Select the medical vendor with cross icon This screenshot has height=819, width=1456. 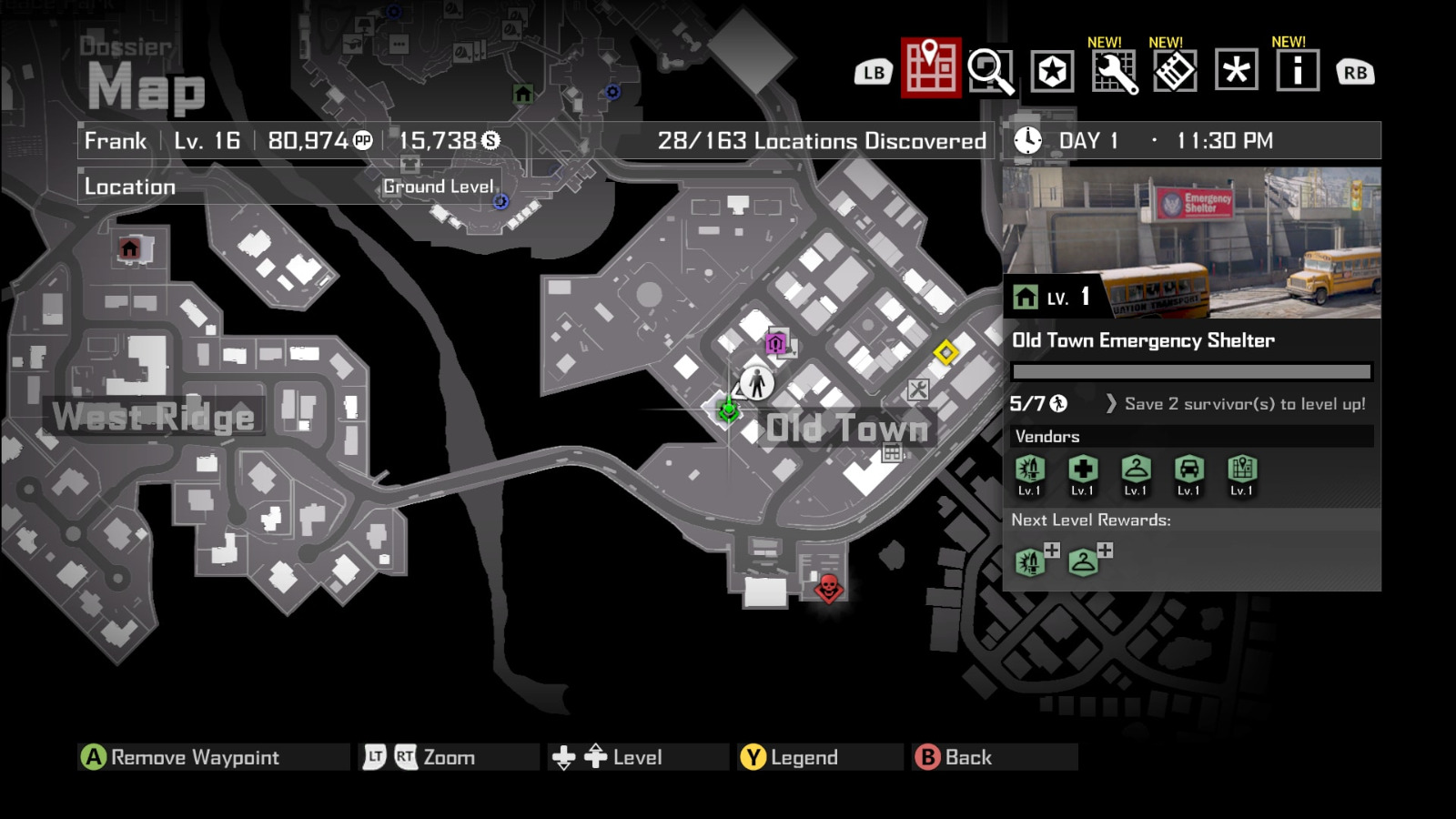[1081, 470]
